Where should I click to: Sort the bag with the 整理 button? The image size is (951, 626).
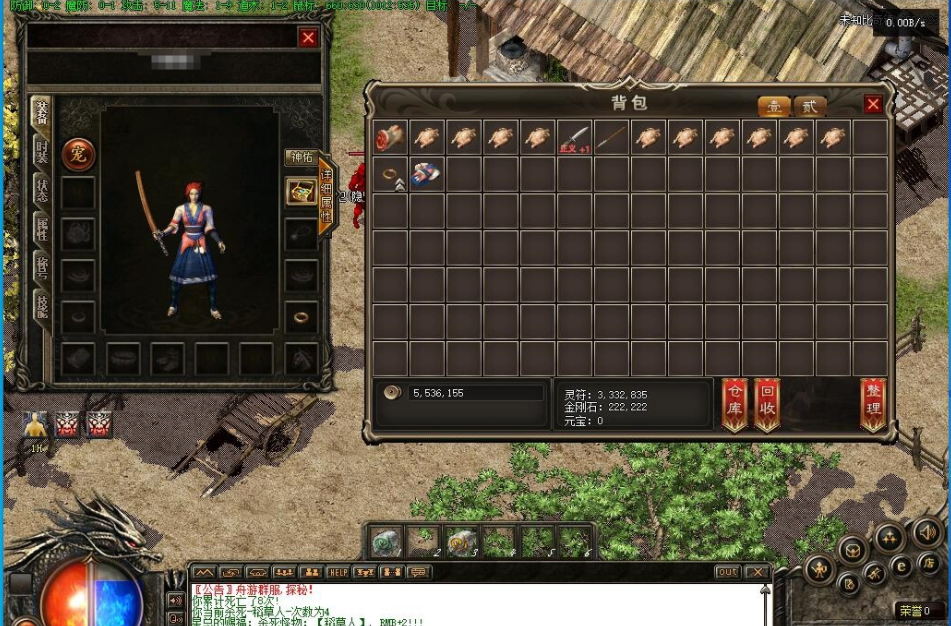873,404
